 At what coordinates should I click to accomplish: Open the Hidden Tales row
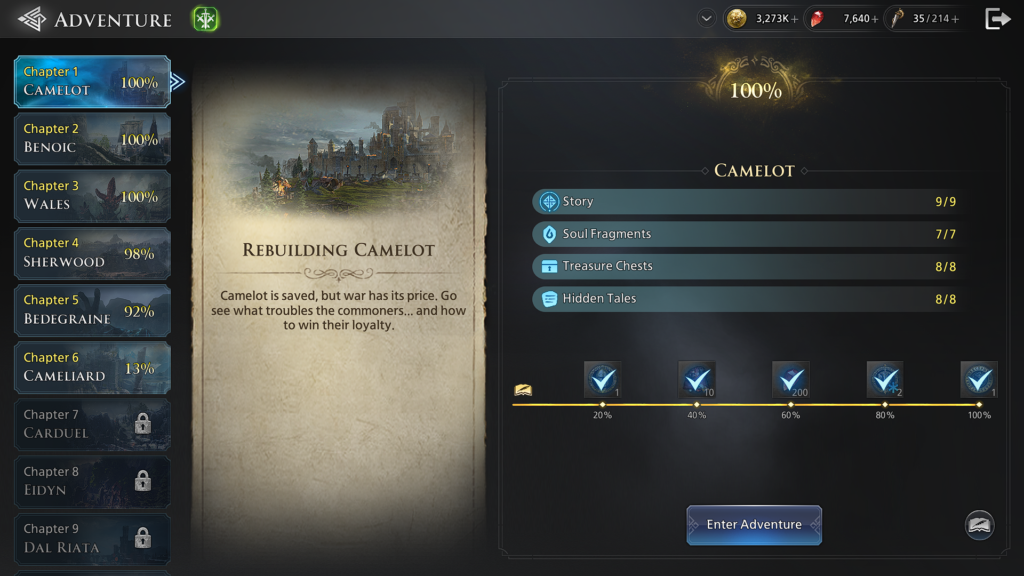click(x=746, y=298)
